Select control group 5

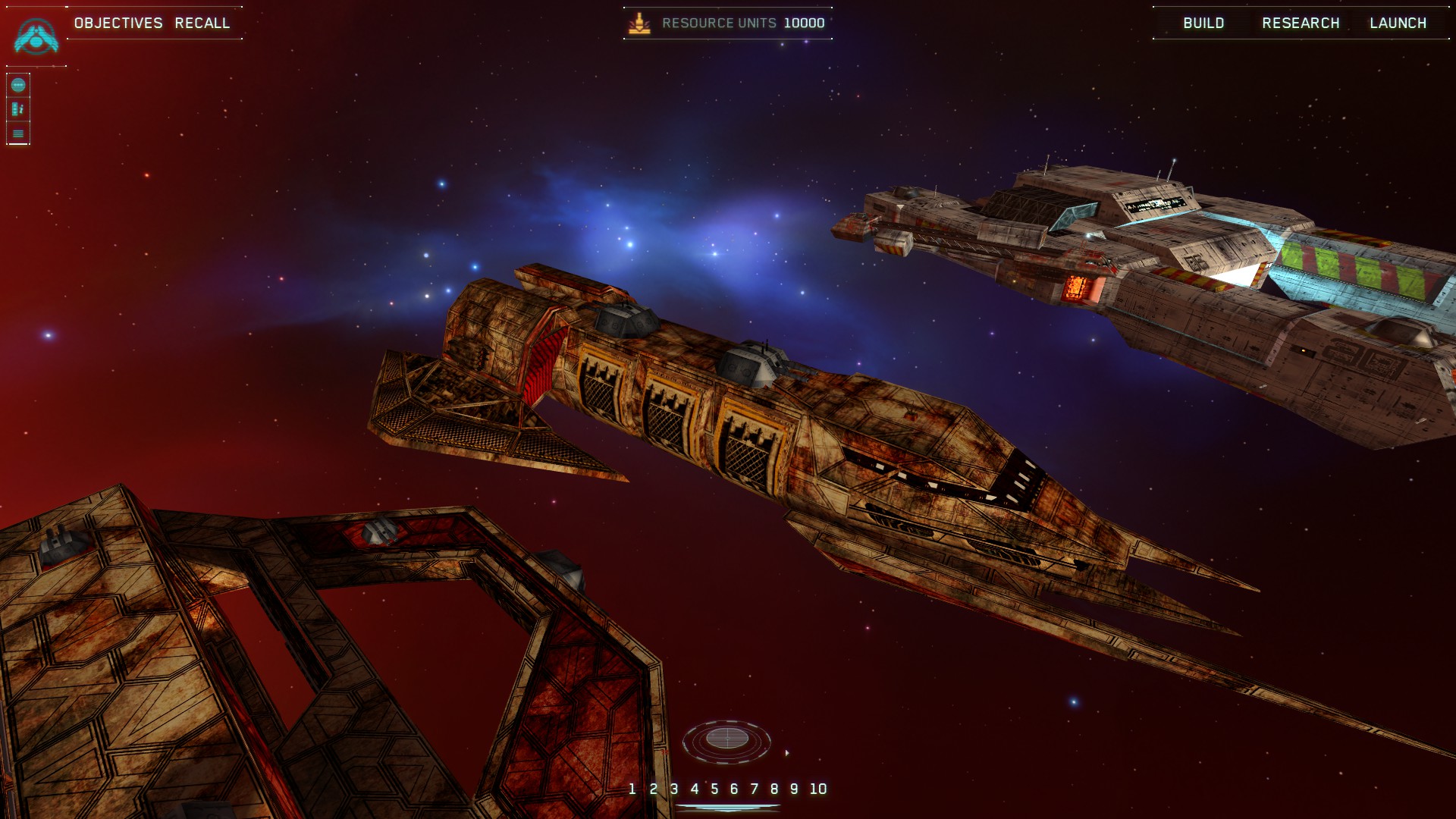pyautogui.click(x=714, y=789)
